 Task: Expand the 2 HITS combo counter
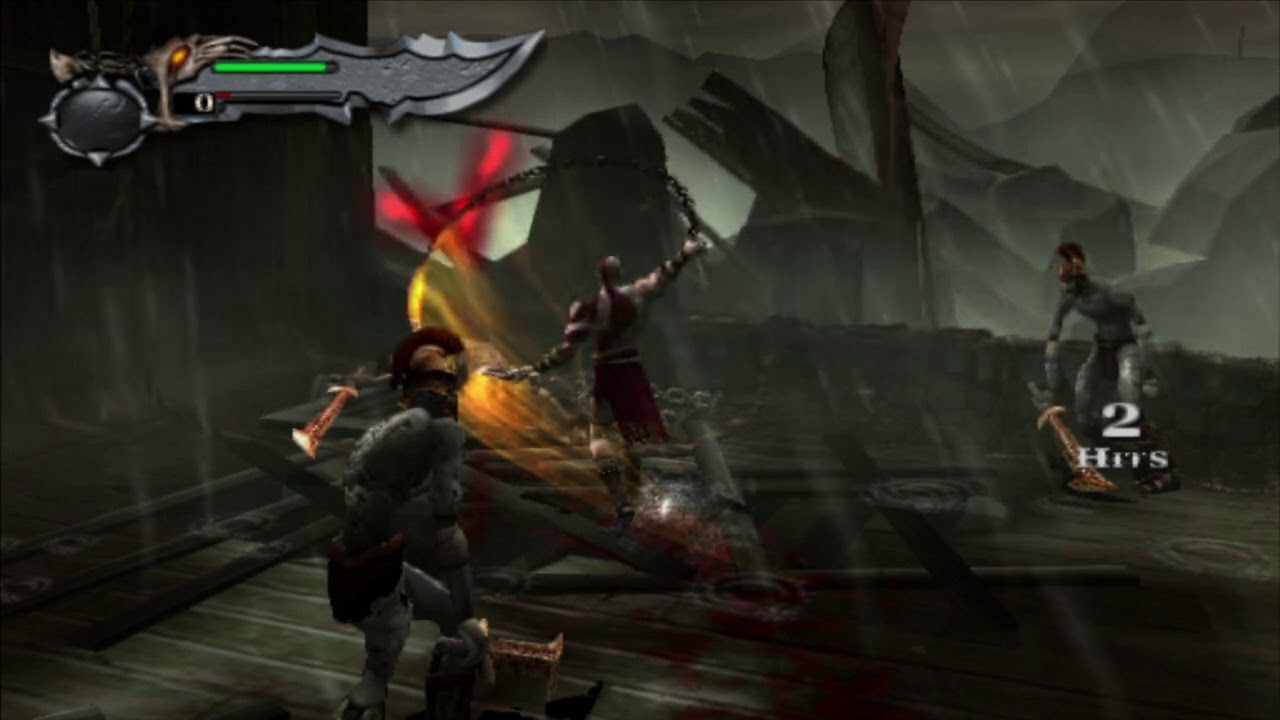[x=1122, y=440]
